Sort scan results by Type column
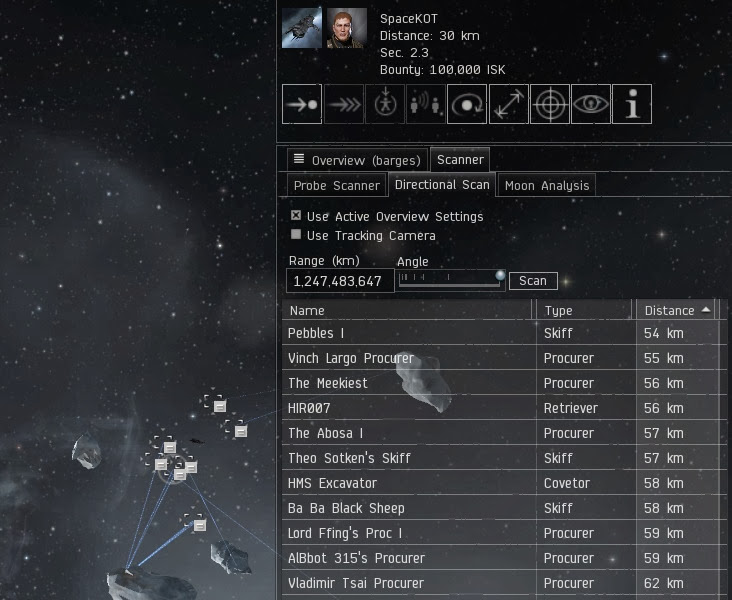The image size is (732, 600). pyautogui.click(x=585, y=310)
